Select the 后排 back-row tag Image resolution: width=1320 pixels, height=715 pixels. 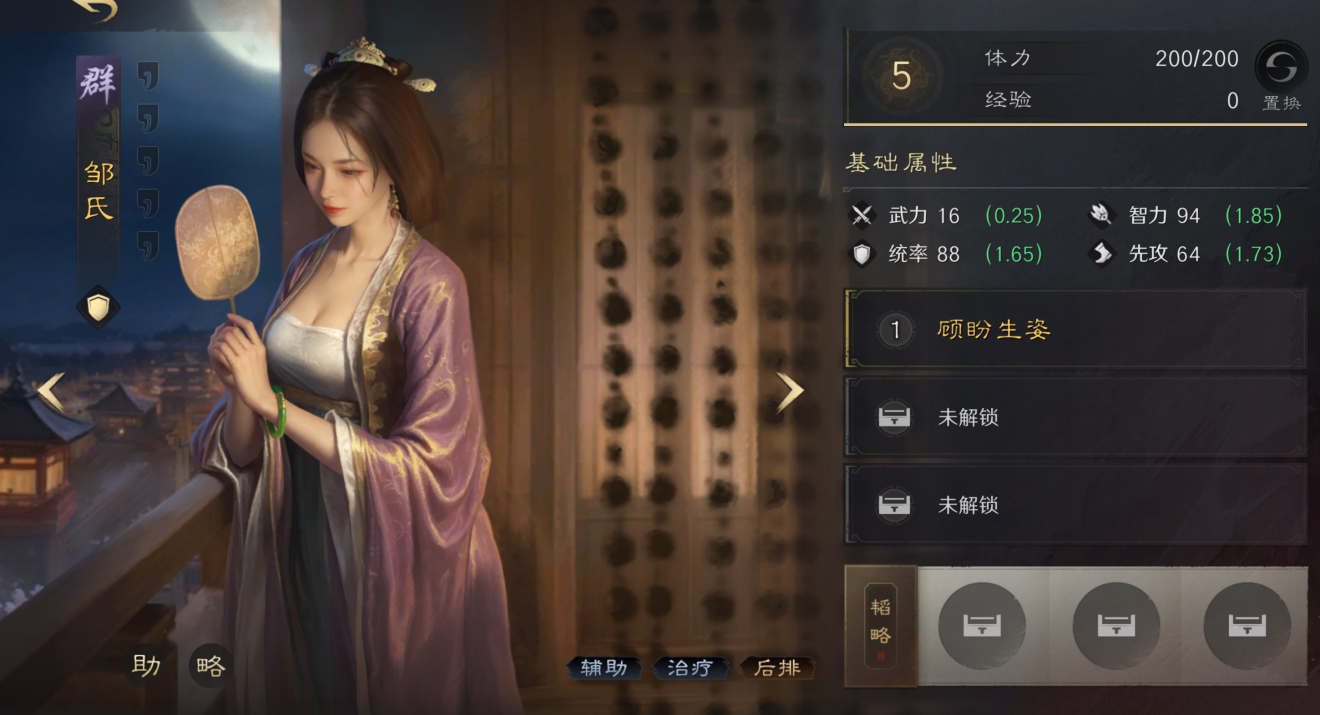click(x=777, y=668)
